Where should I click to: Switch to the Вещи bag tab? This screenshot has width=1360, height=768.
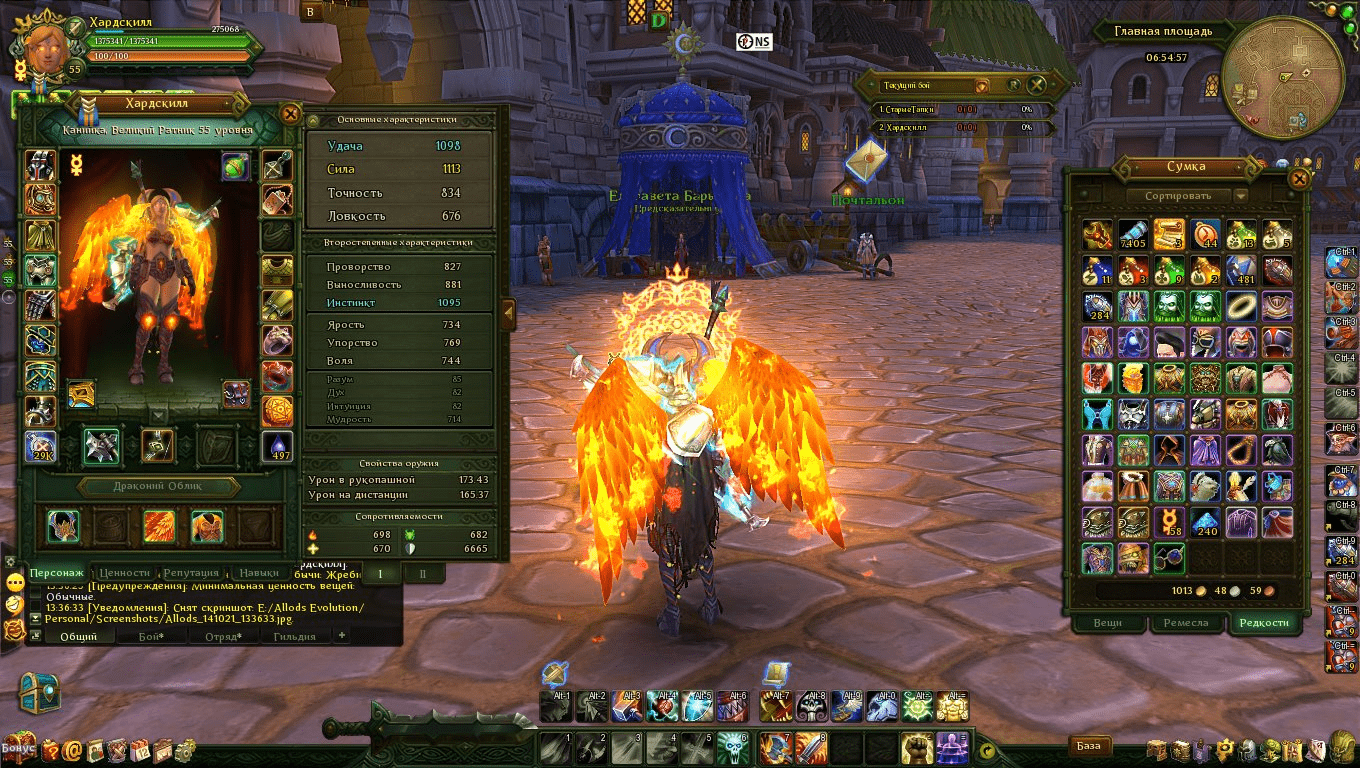pos(1107,622)
